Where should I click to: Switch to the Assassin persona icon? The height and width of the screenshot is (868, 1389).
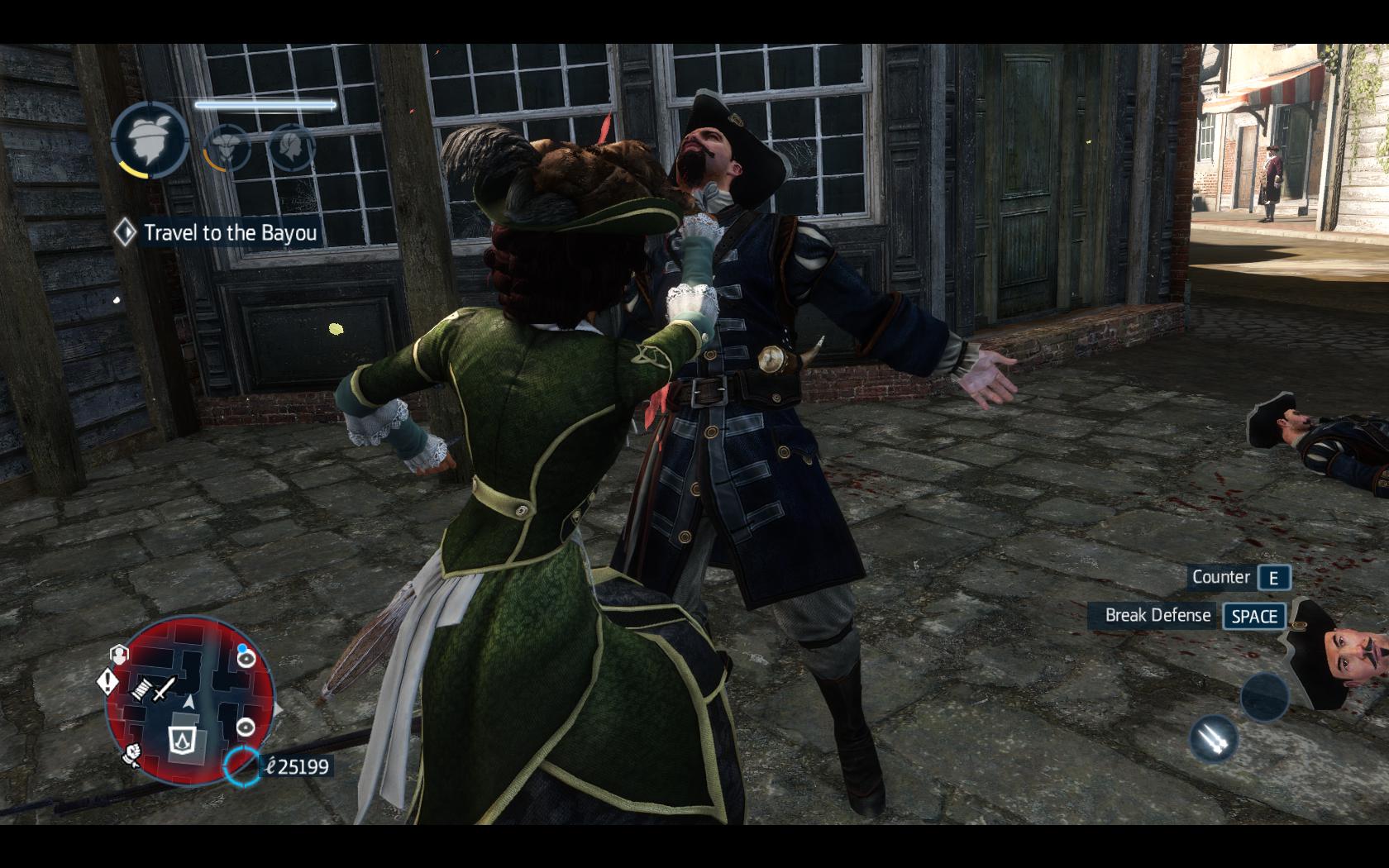click(x=226, y=146)
